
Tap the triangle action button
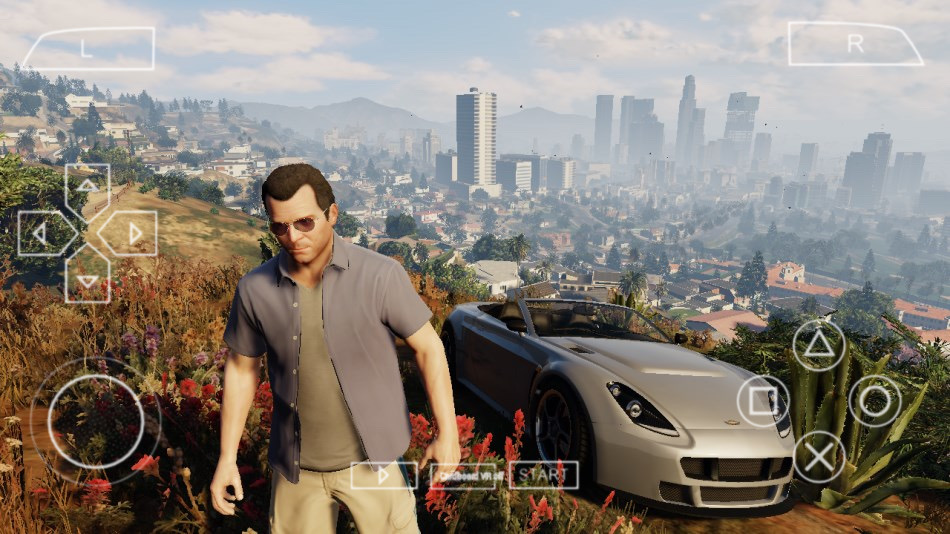click(819, 345)
